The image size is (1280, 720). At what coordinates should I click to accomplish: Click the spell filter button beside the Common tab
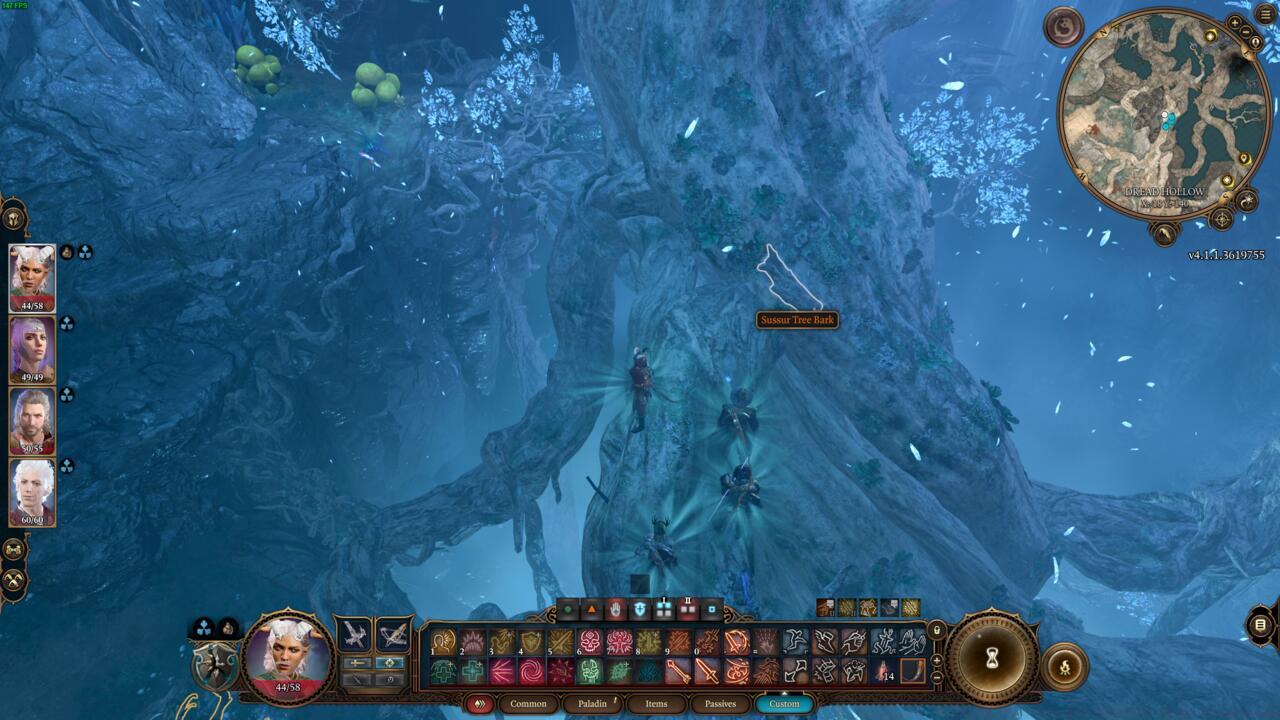pos(479,703)
